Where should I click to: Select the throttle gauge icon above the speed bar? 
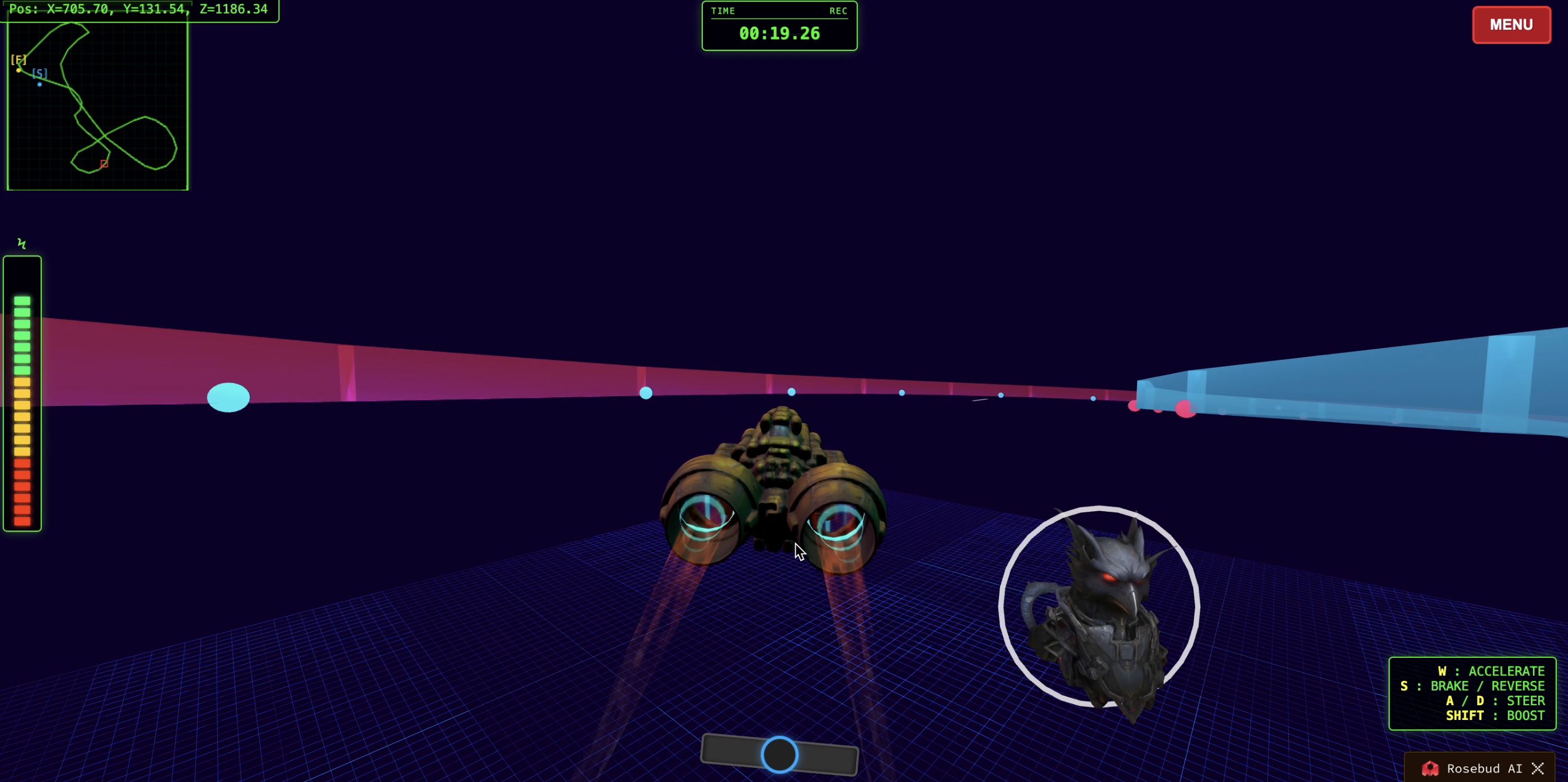22,244
